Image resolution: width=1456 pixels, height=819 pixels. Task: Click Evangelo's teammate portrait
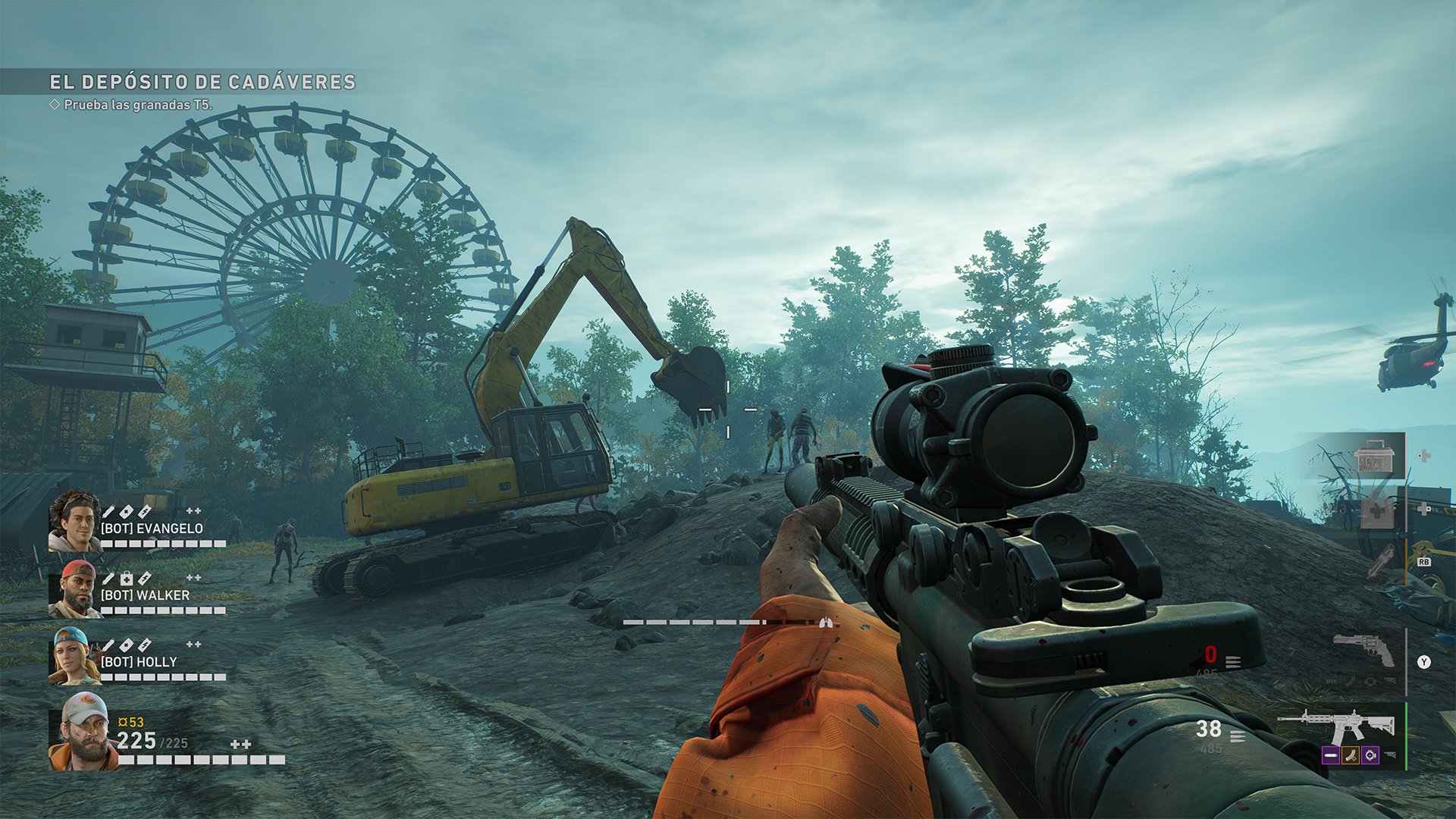74,521
